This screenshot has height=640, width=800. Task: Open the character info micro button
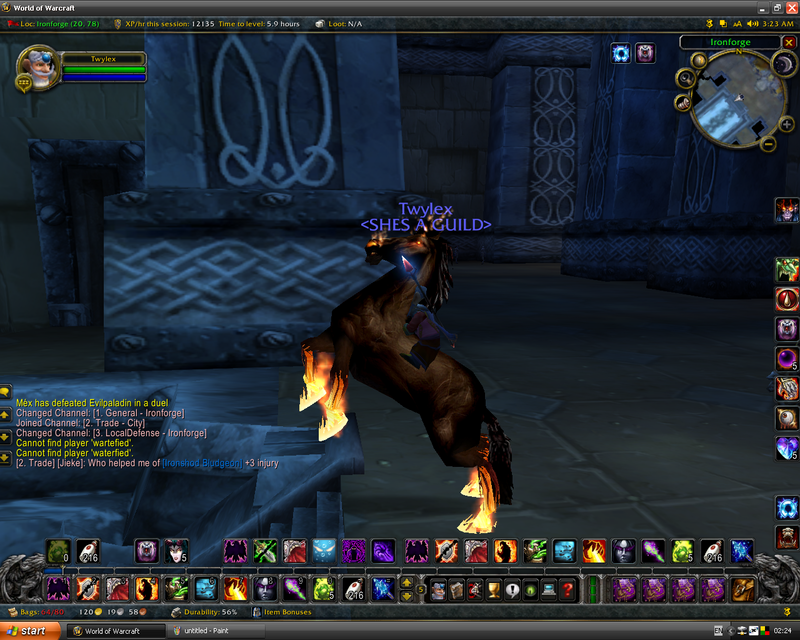(x=438, y=589)
